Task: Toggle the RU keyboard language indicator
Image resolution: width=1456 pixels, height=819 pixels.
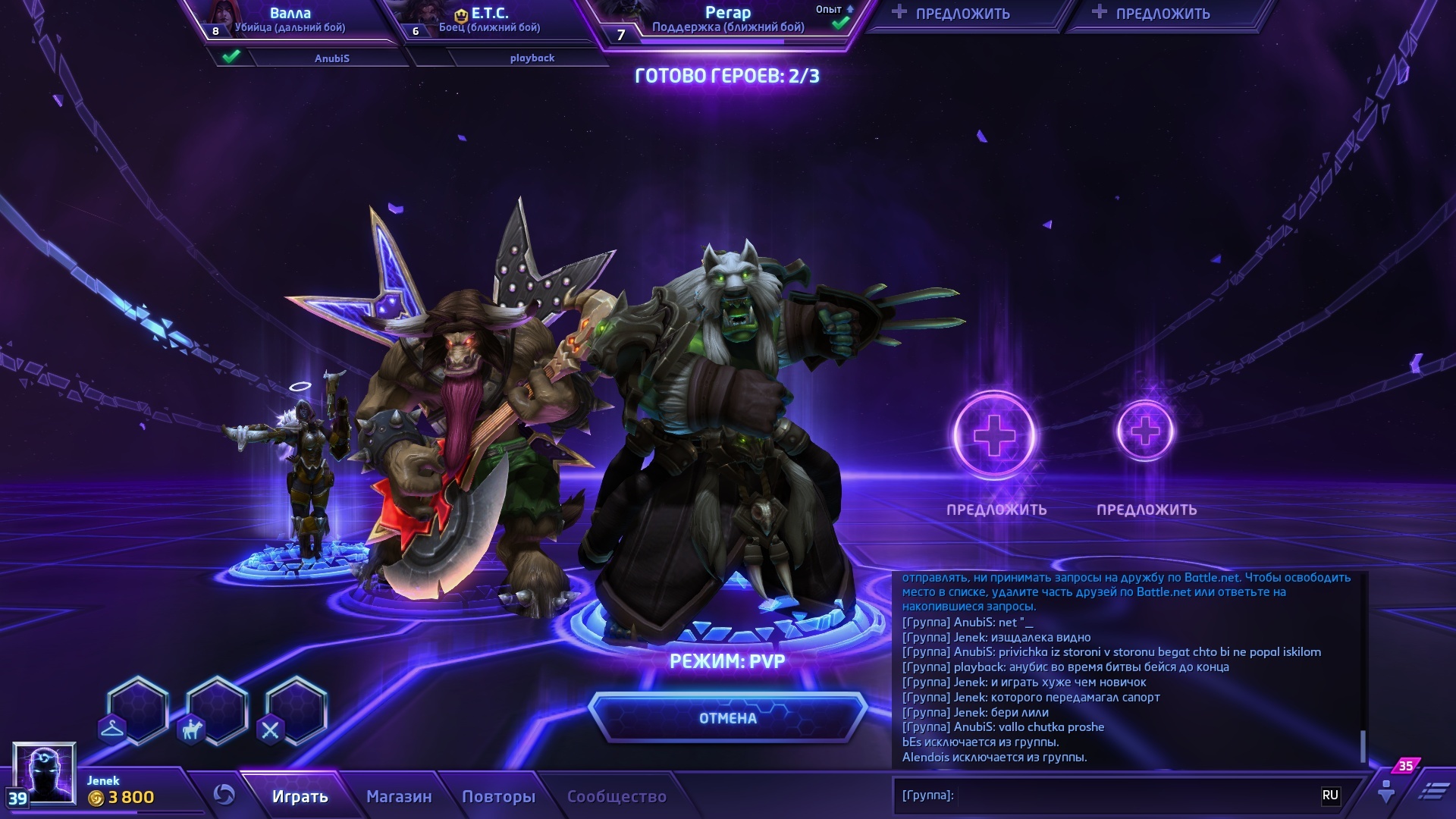Action: tap(1330, 795)
